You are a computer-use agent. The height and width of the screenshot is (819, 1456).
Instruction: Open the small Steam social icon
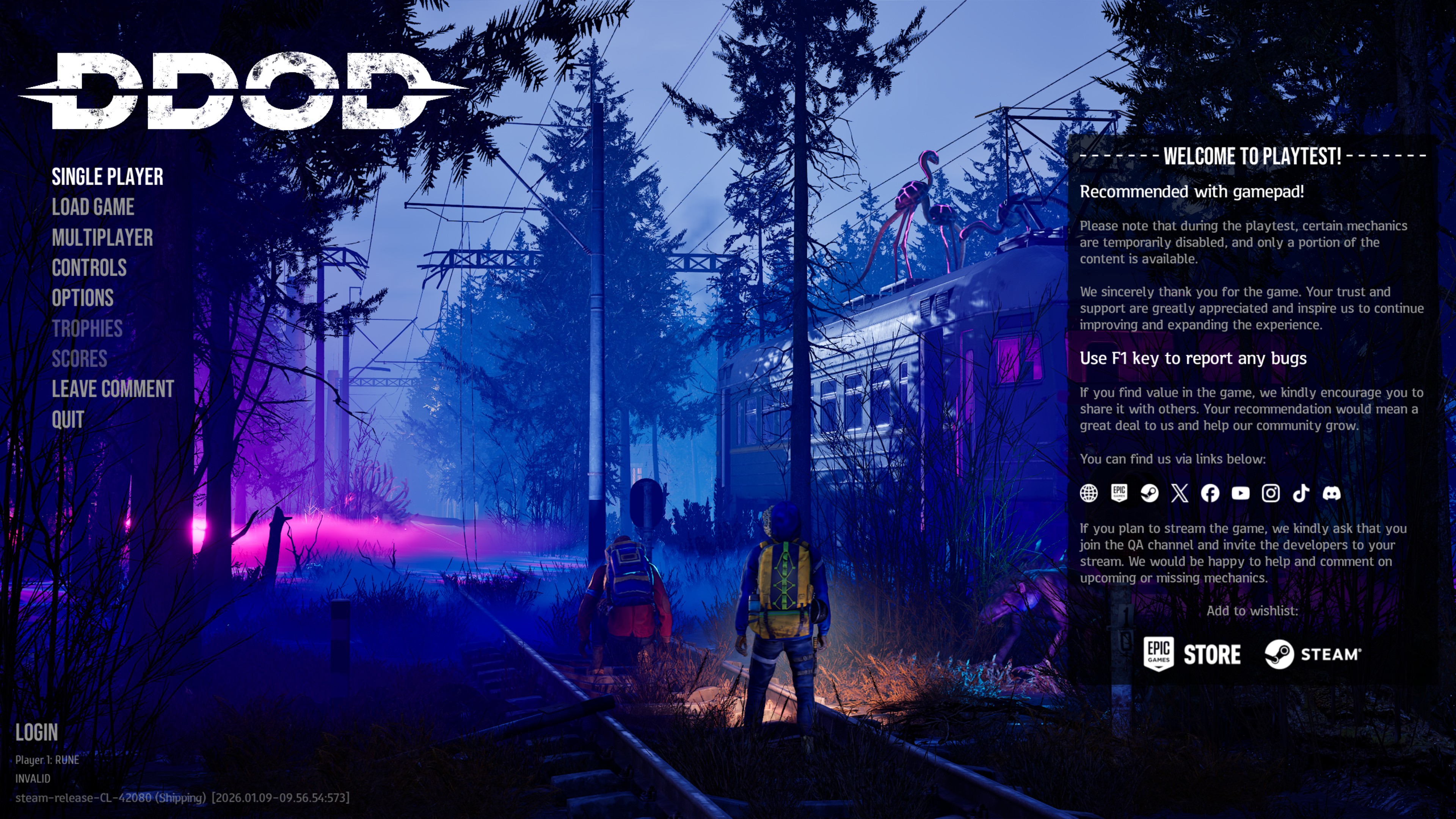[1149, 493]
